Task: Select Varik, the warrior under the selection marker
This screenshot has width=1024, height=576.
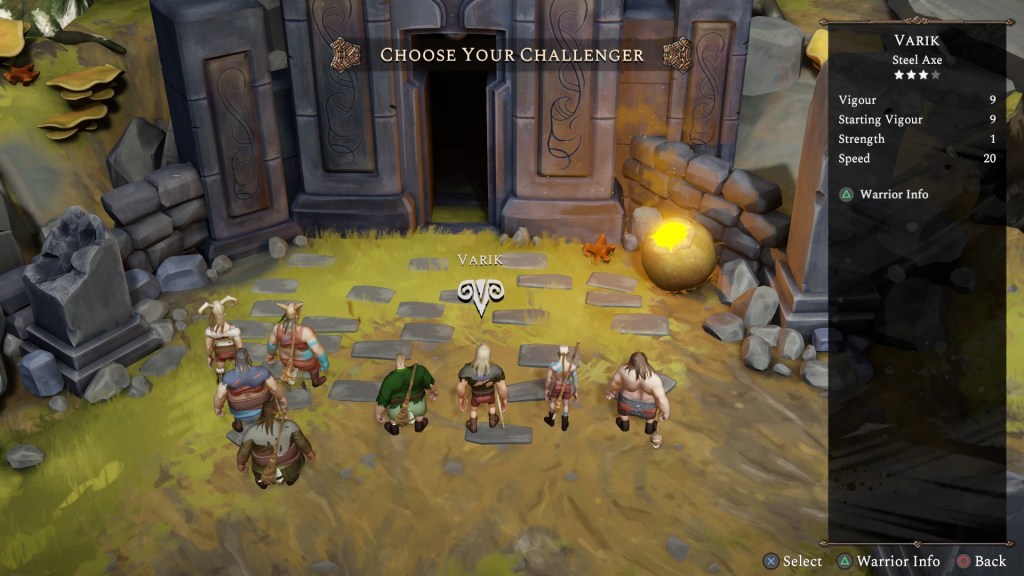Action: pos(481,388)
